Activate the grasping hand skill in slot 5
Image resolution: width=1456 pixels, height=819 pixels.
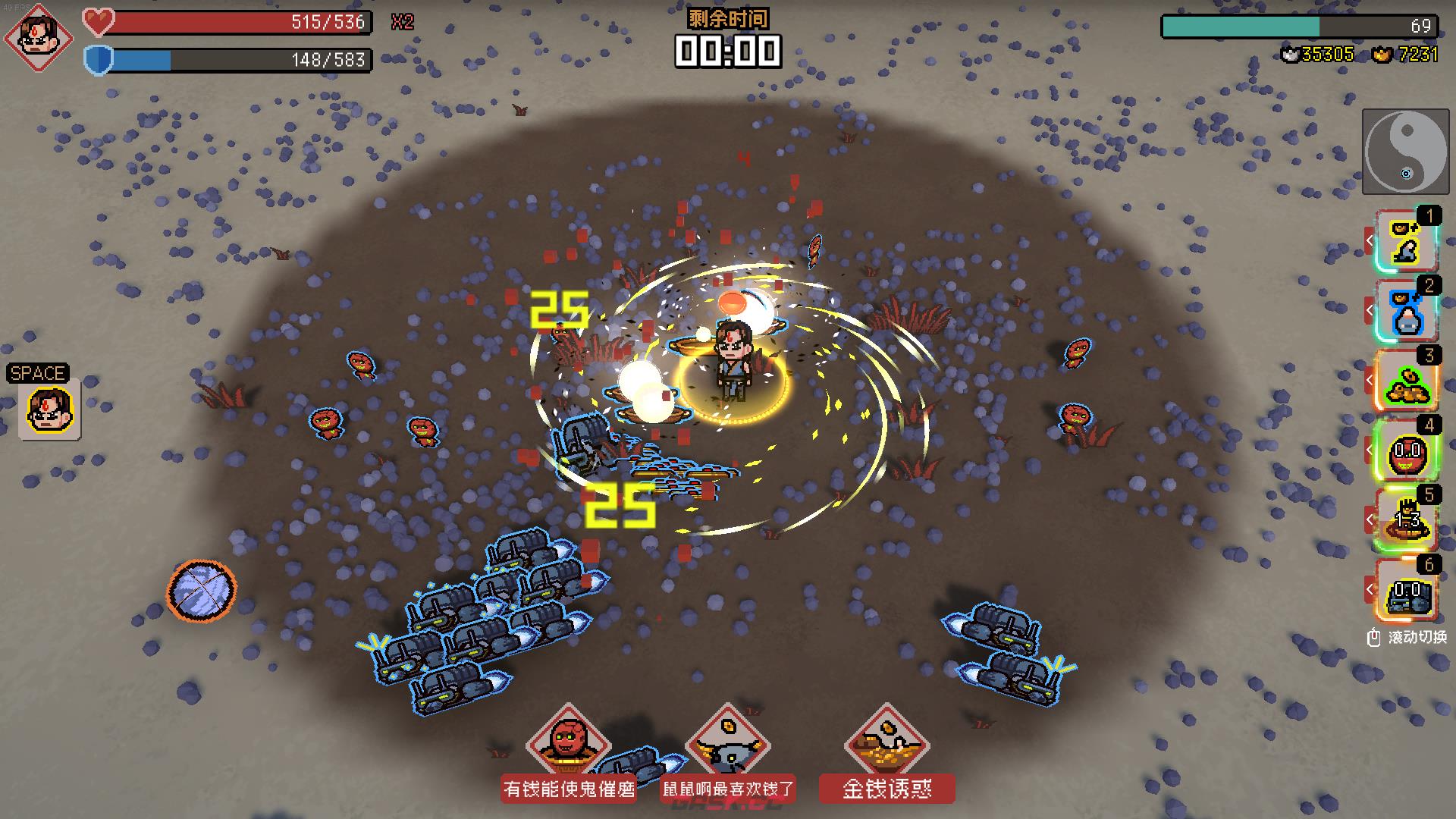click(1407, 520)
